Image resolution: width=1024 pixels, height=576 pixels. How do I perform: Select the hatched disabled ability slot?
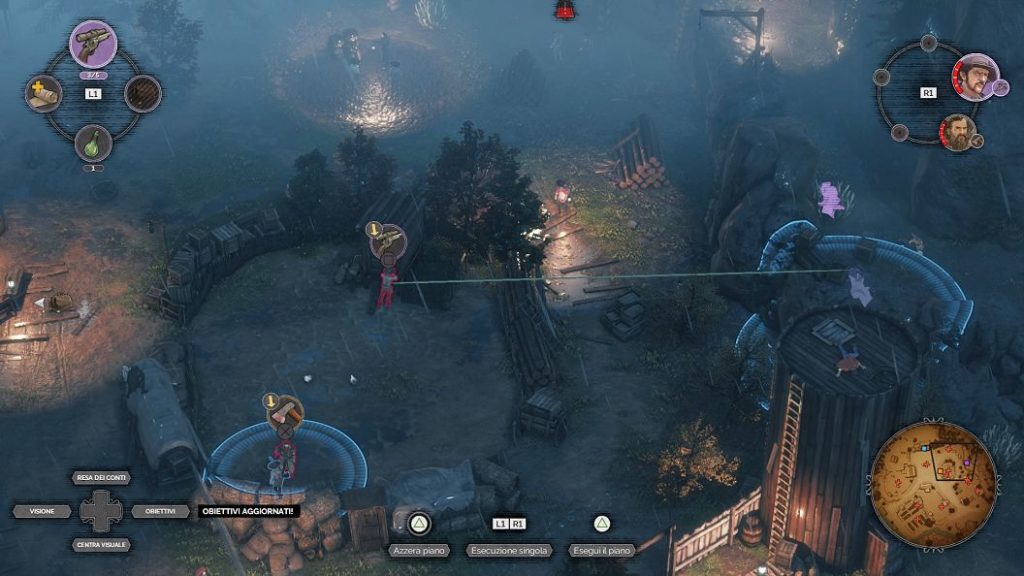click(143, 94)
